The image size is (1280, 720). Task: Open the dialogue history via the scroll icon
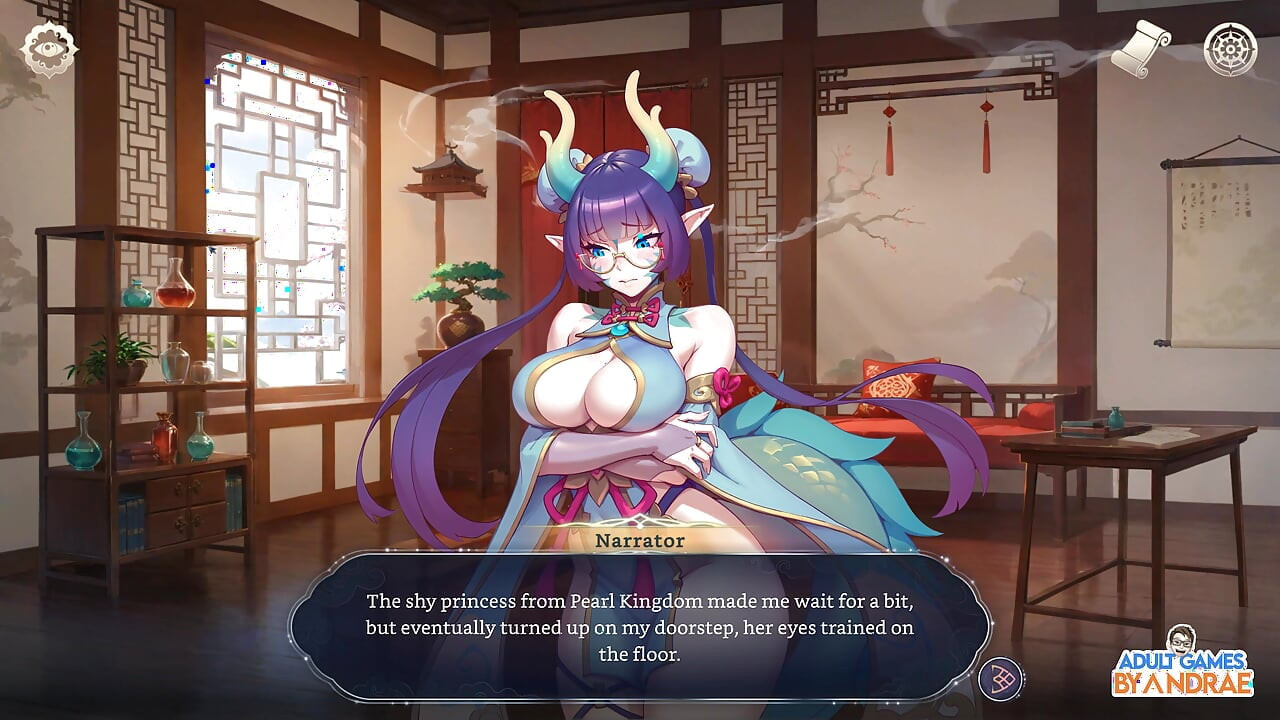coord(1143,45)
